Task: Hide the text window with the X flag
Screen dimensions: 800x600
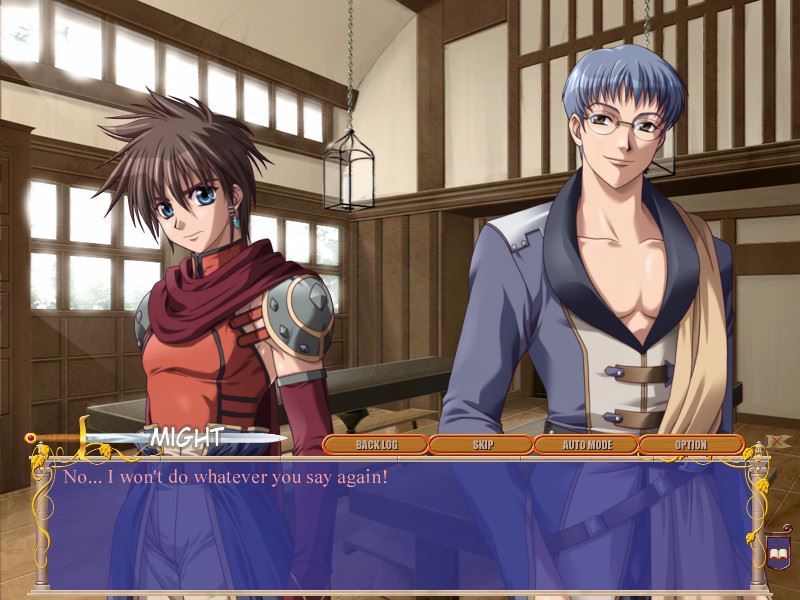Action: [x=777, y=441]
